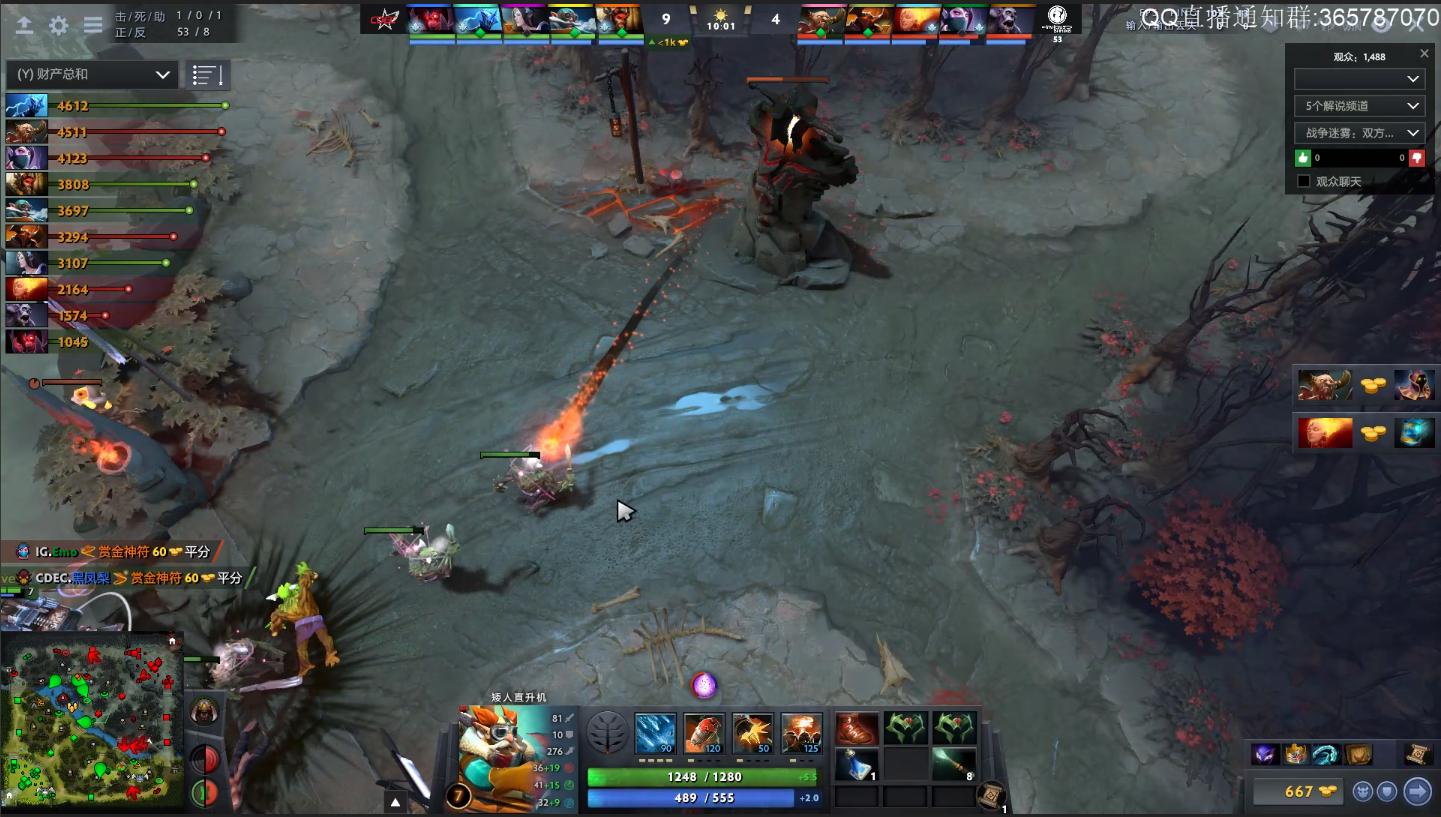Expand the 5个解说频道 caster dropdown
This screenshot has width=1441, height=817.
click(x=1360, y=106)
